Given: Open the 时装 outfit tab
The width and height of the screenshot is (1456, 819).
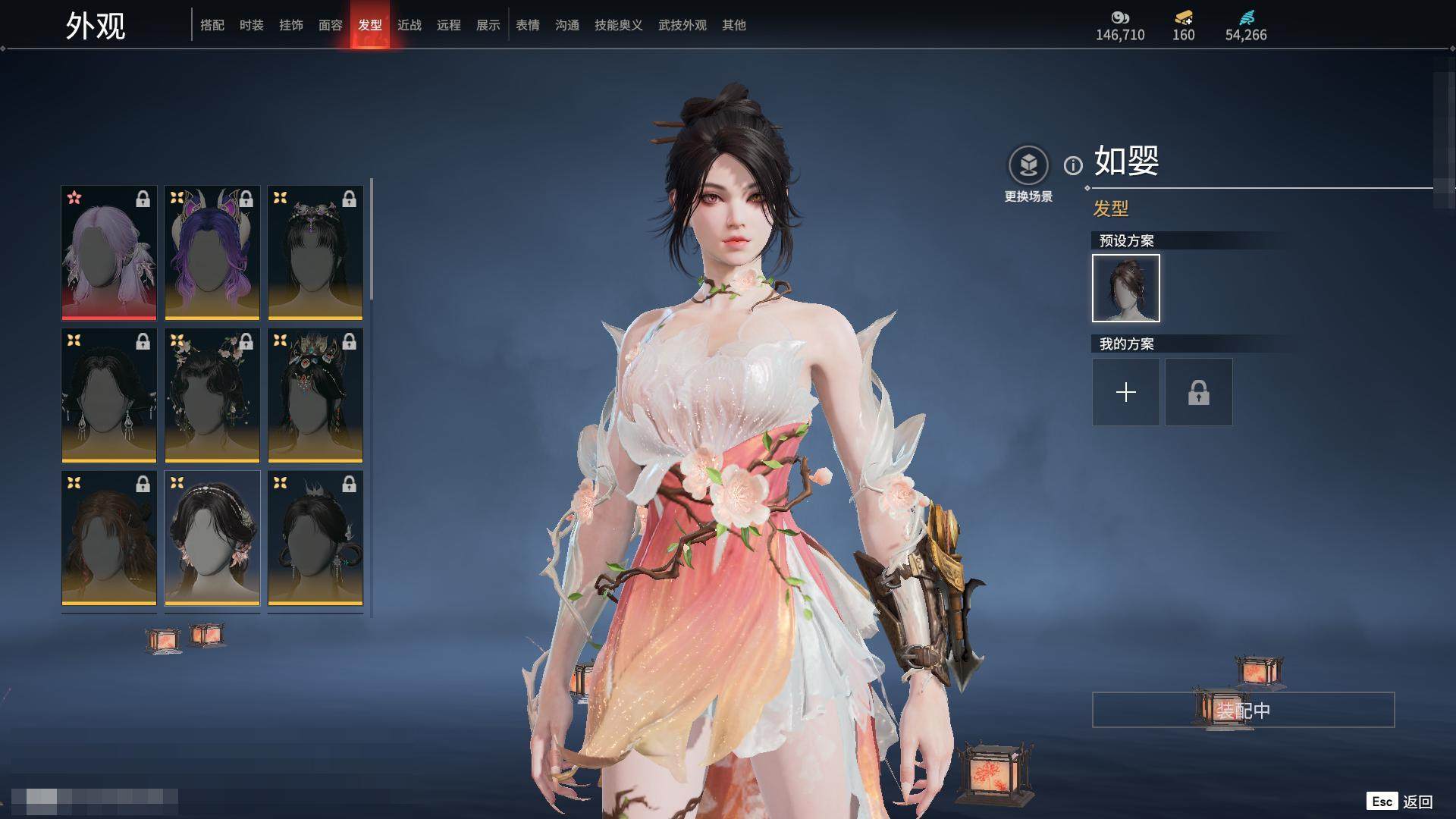Looking at the screenshot, I should click(x=252, y=25).
